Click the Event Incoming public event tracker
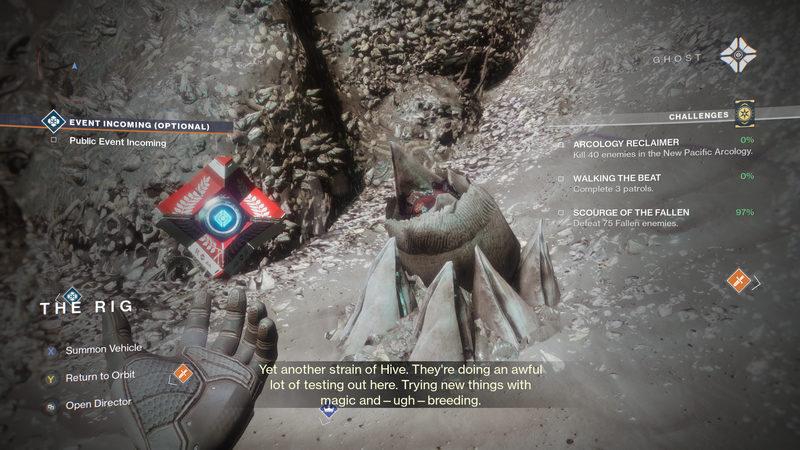This screenshot has height=450, width=800. 139,126
